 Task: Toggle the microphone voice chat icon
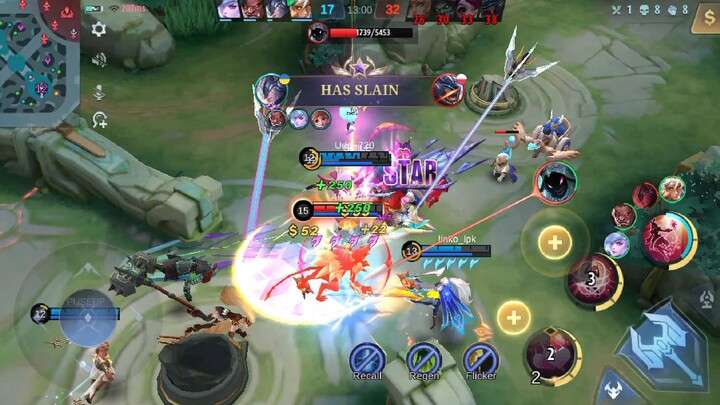click(99, 91)
